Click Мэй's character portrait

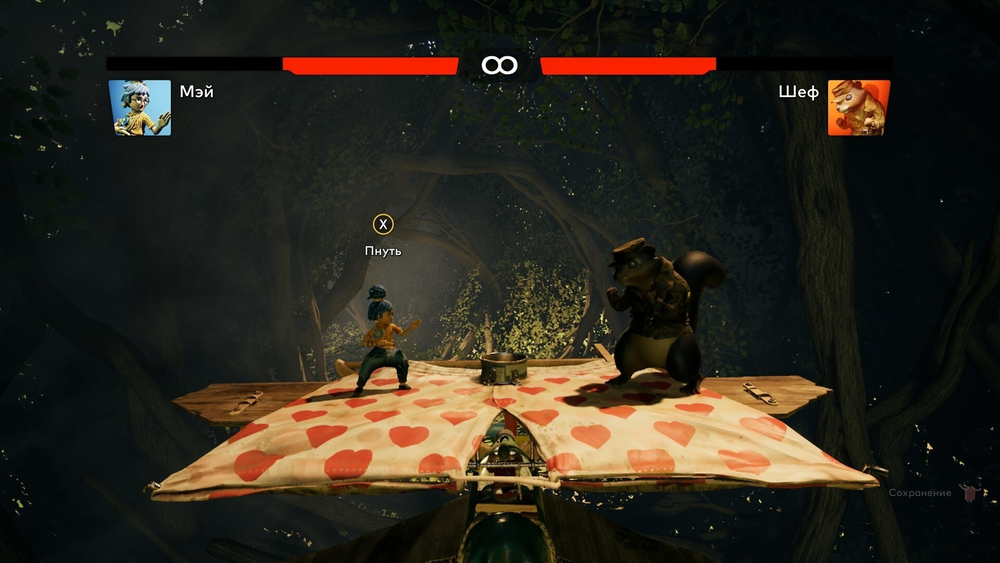[139, 108]
